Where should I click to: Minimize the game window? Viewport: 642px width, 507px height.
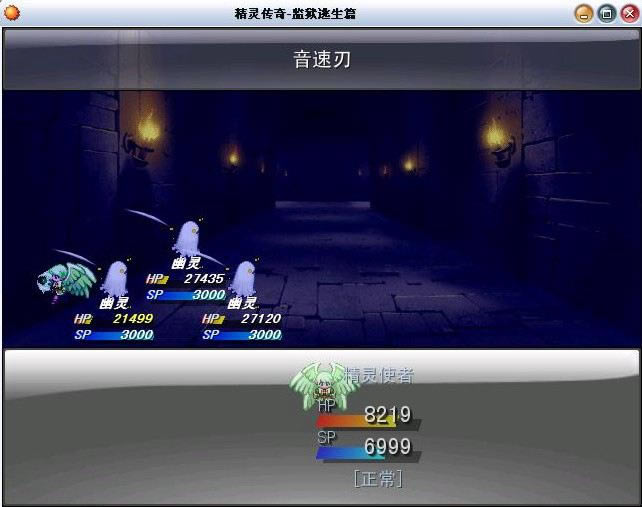point(585,13)
